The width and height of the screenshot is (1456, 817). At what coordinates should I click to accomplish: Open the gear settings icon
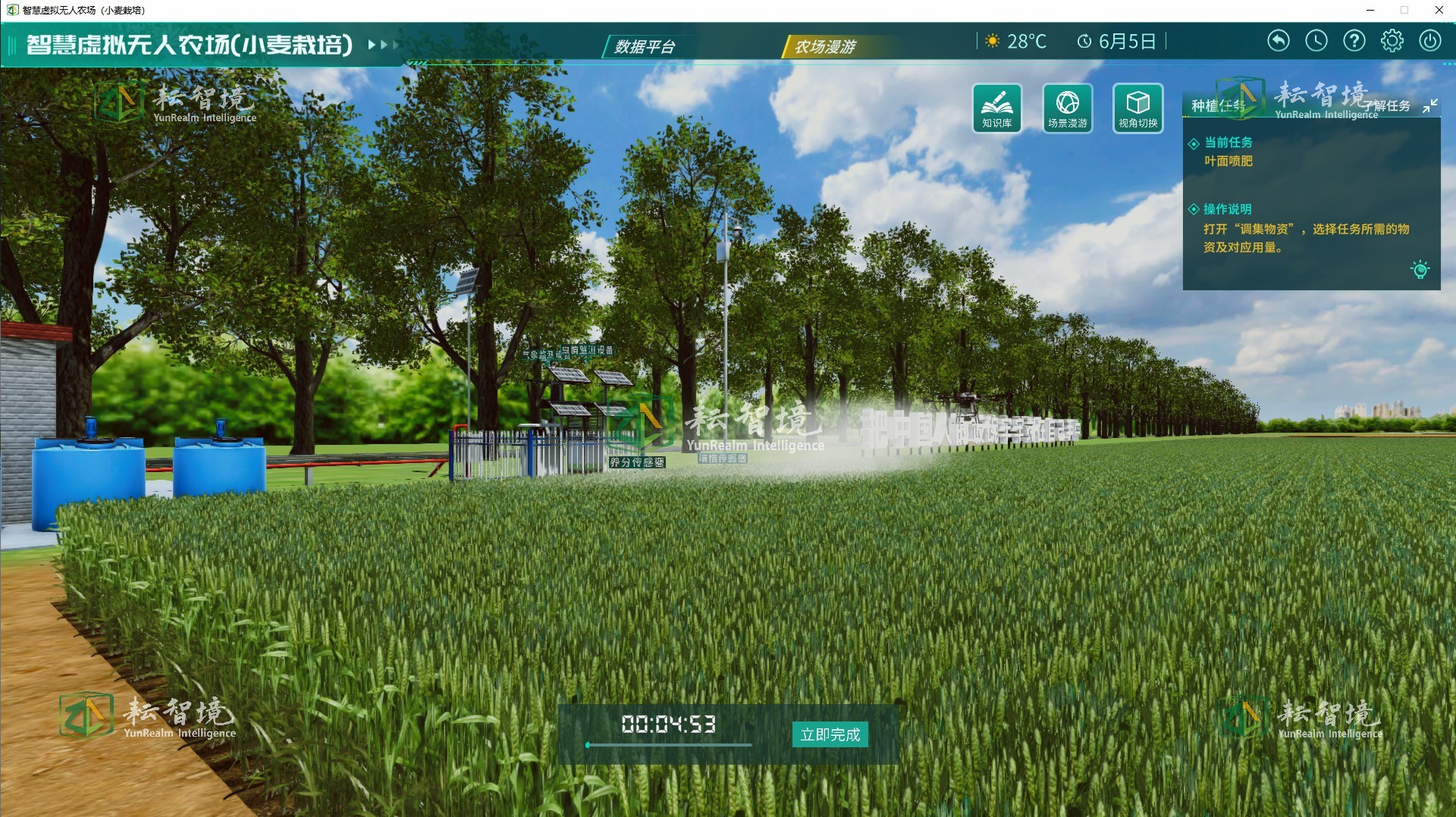1392,41
